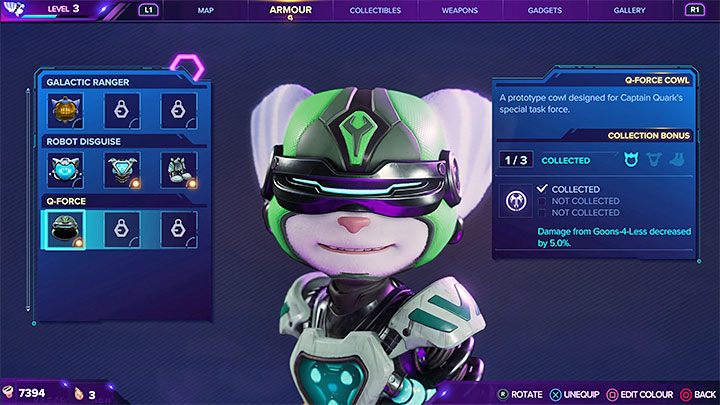Screen dimensions: 720x405
Task: Switch to the Map tab
Action: point(206,10)
